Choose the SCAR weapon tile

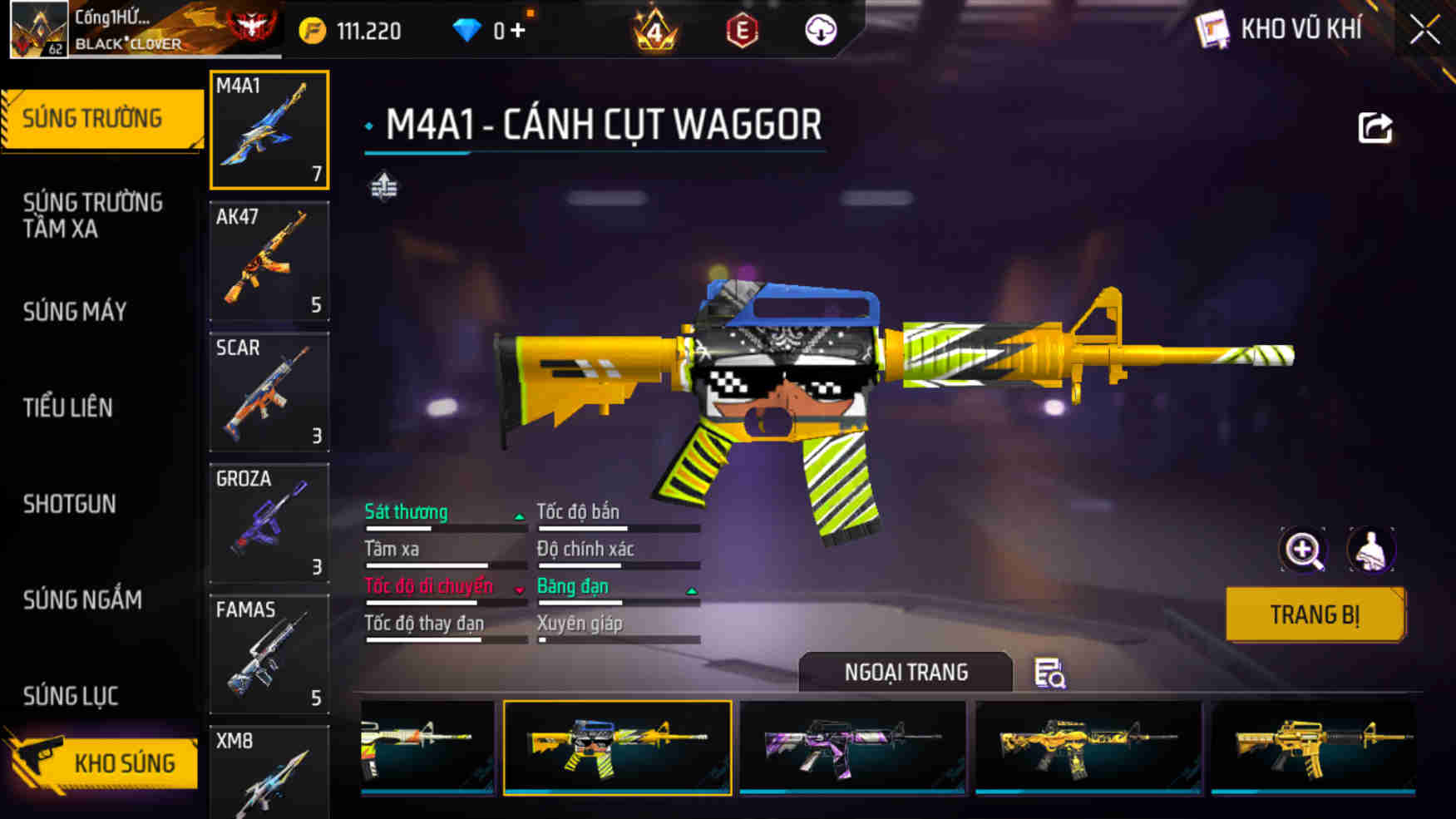click(x=269, y=392)
